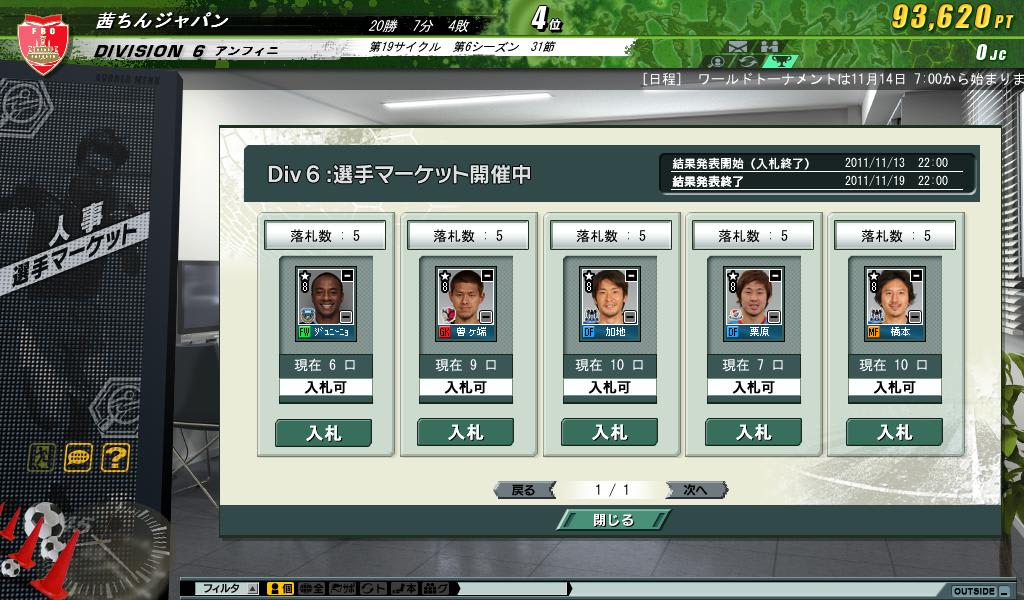
Task: Inspect the 橋本 player card
Action: coord(895,304)
